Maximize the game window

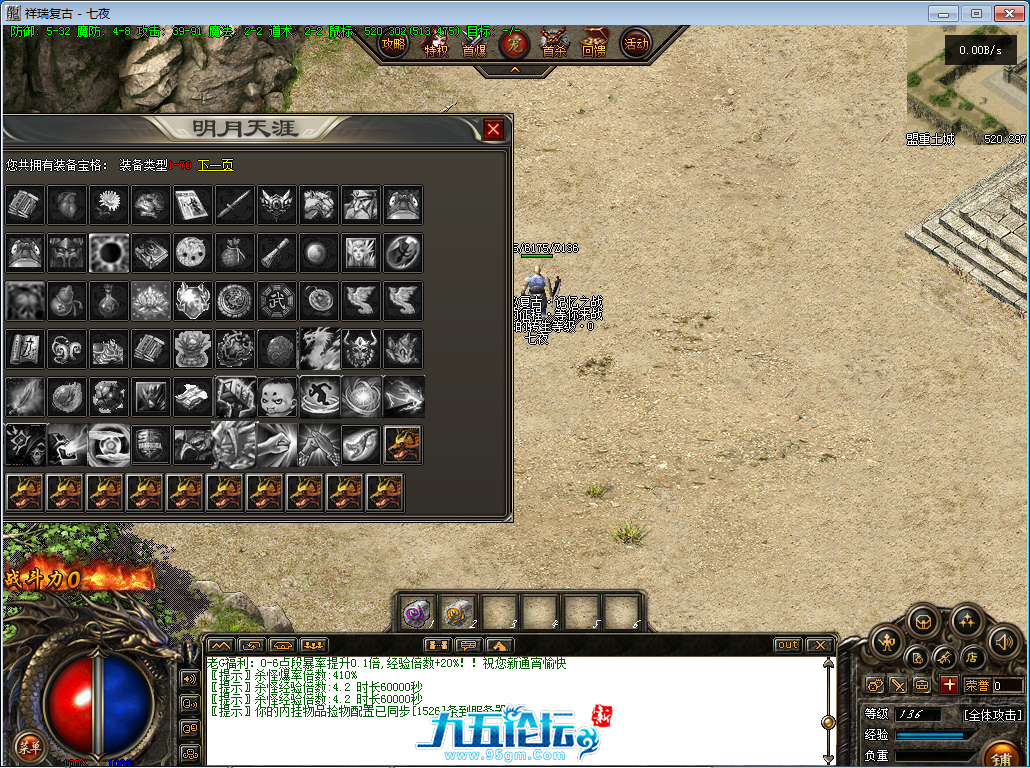(977, 13)
